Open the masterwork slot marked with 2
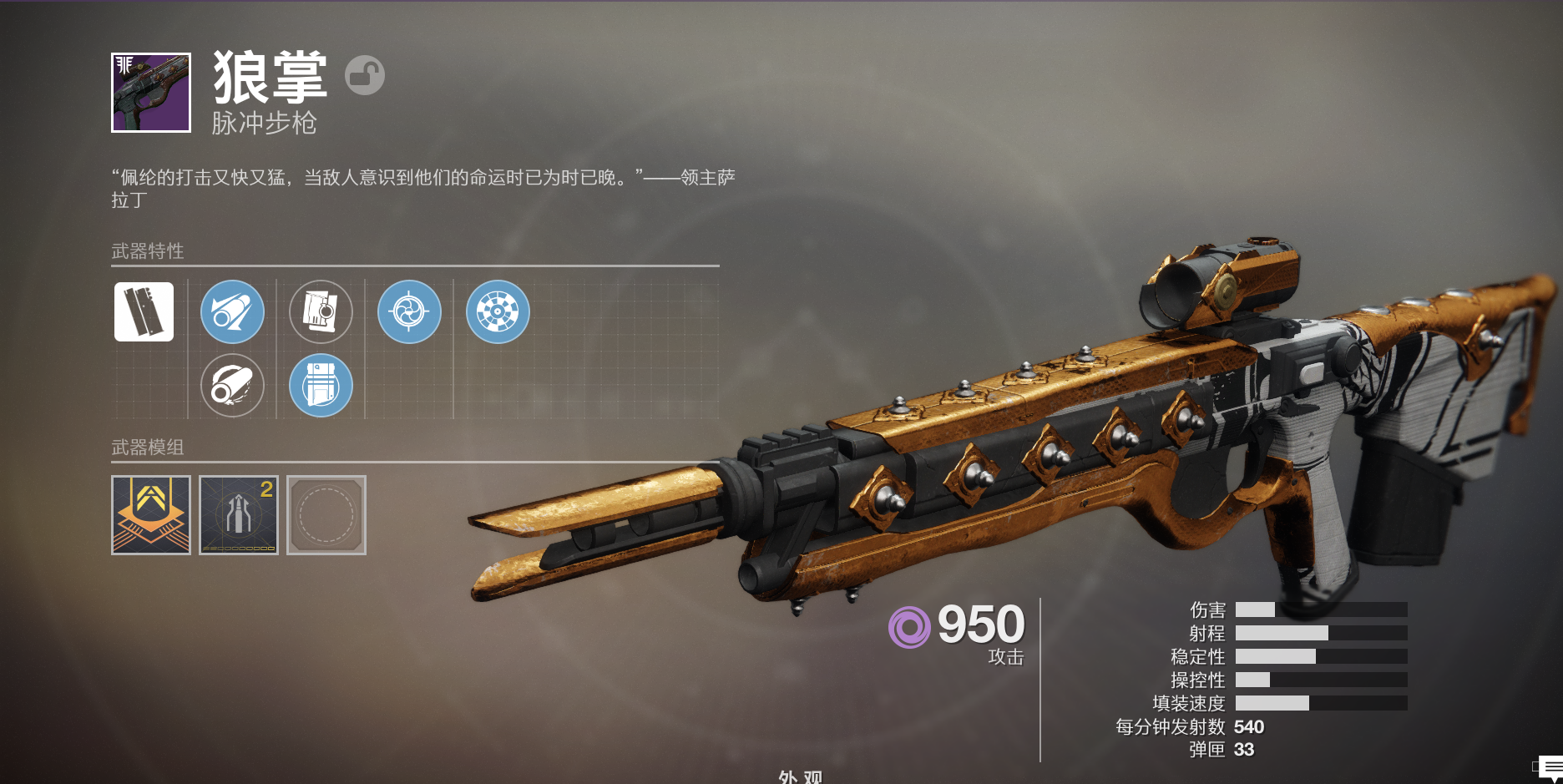The image size is (1563, 784). [239, 515]
